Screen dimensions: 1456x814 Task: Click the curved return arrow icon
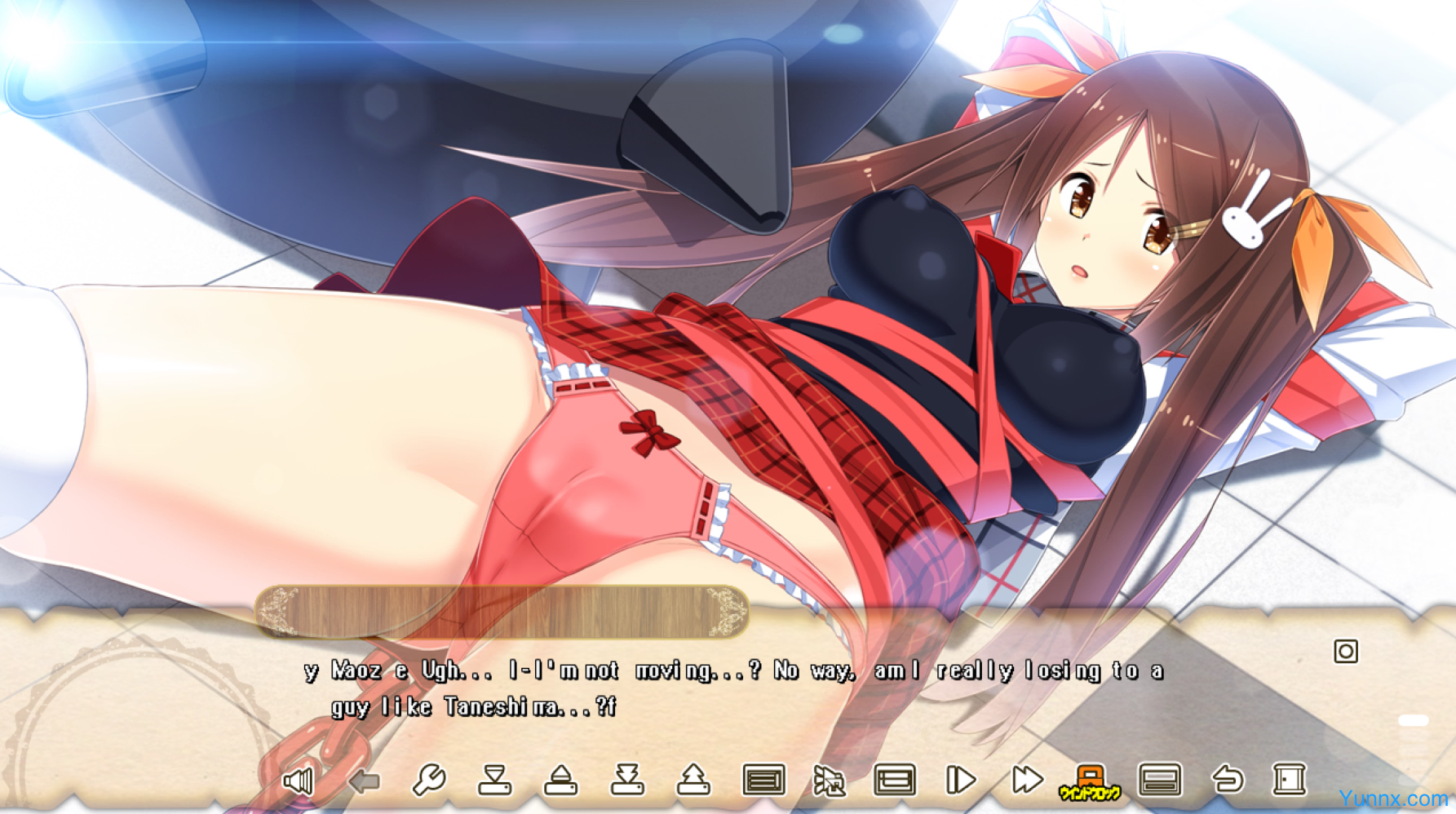point(1227,781)
